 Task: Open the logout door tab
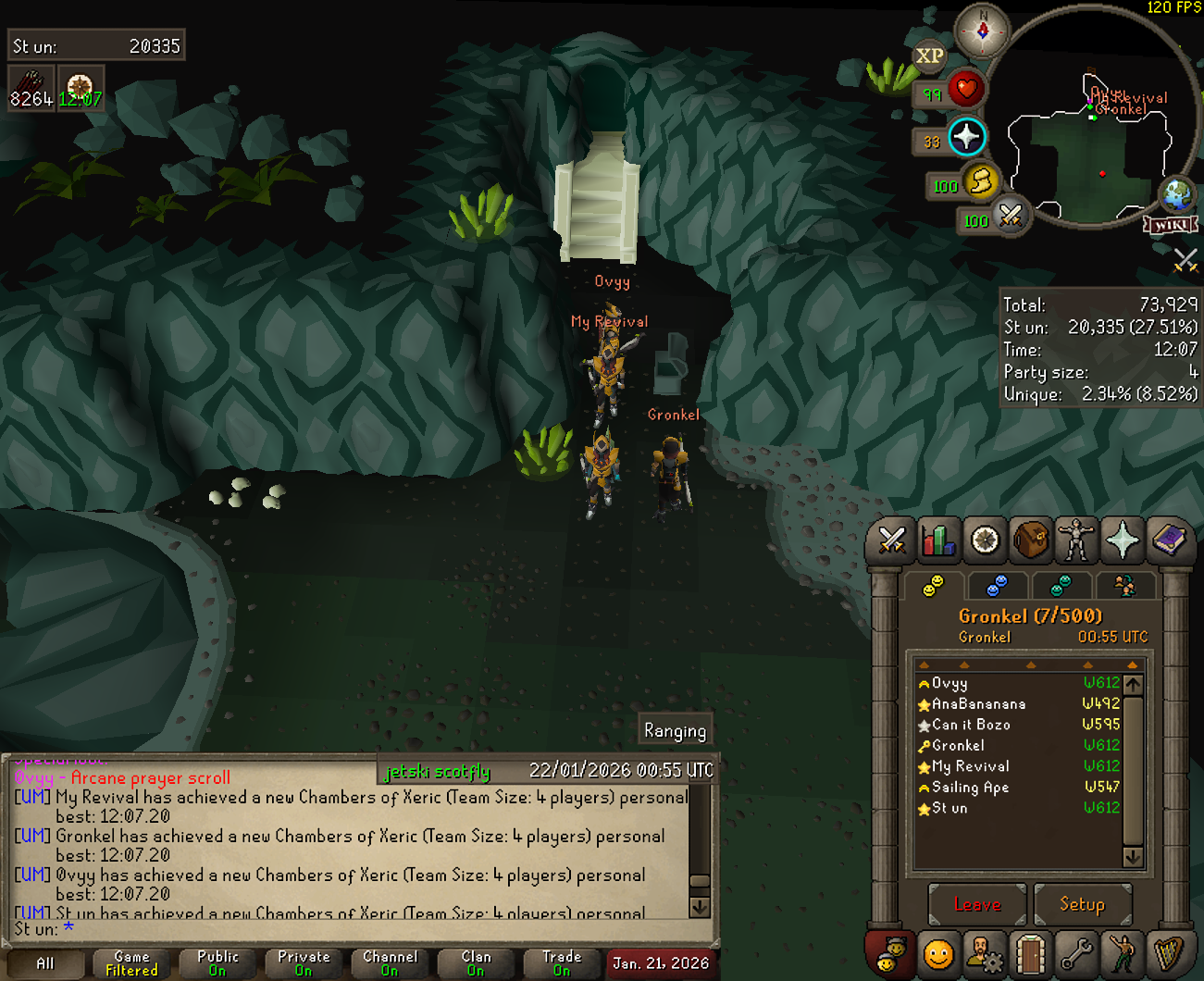tap(1030, 954)
